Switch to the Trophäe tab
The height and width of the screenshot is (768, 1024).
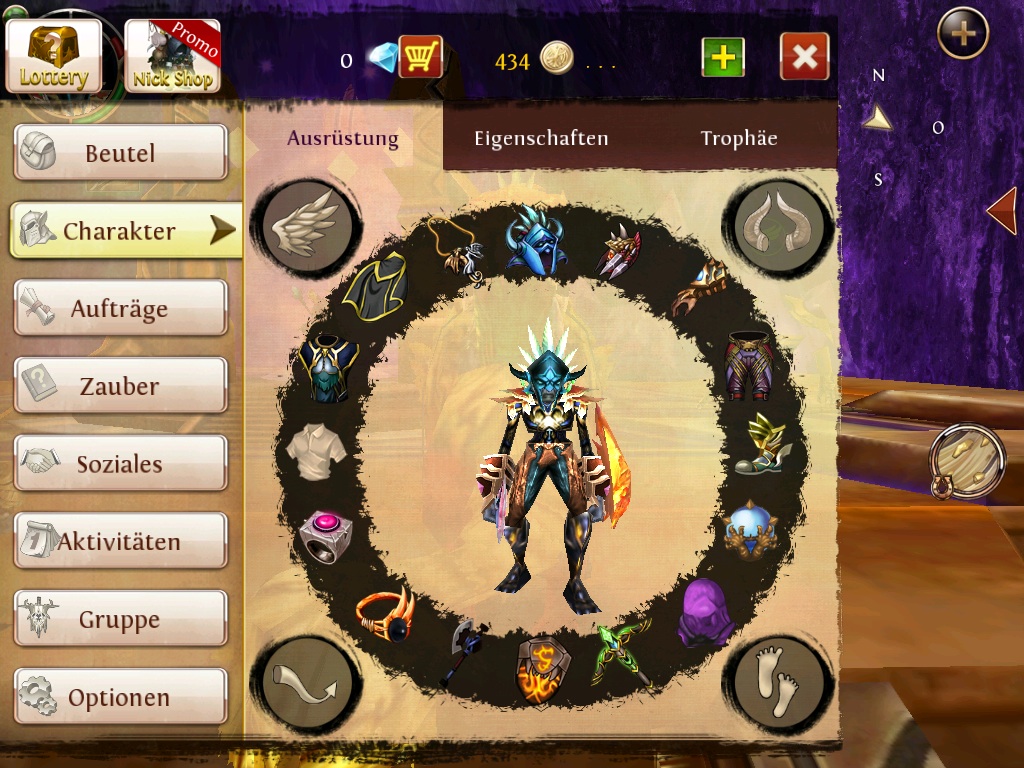pos(739,138)
